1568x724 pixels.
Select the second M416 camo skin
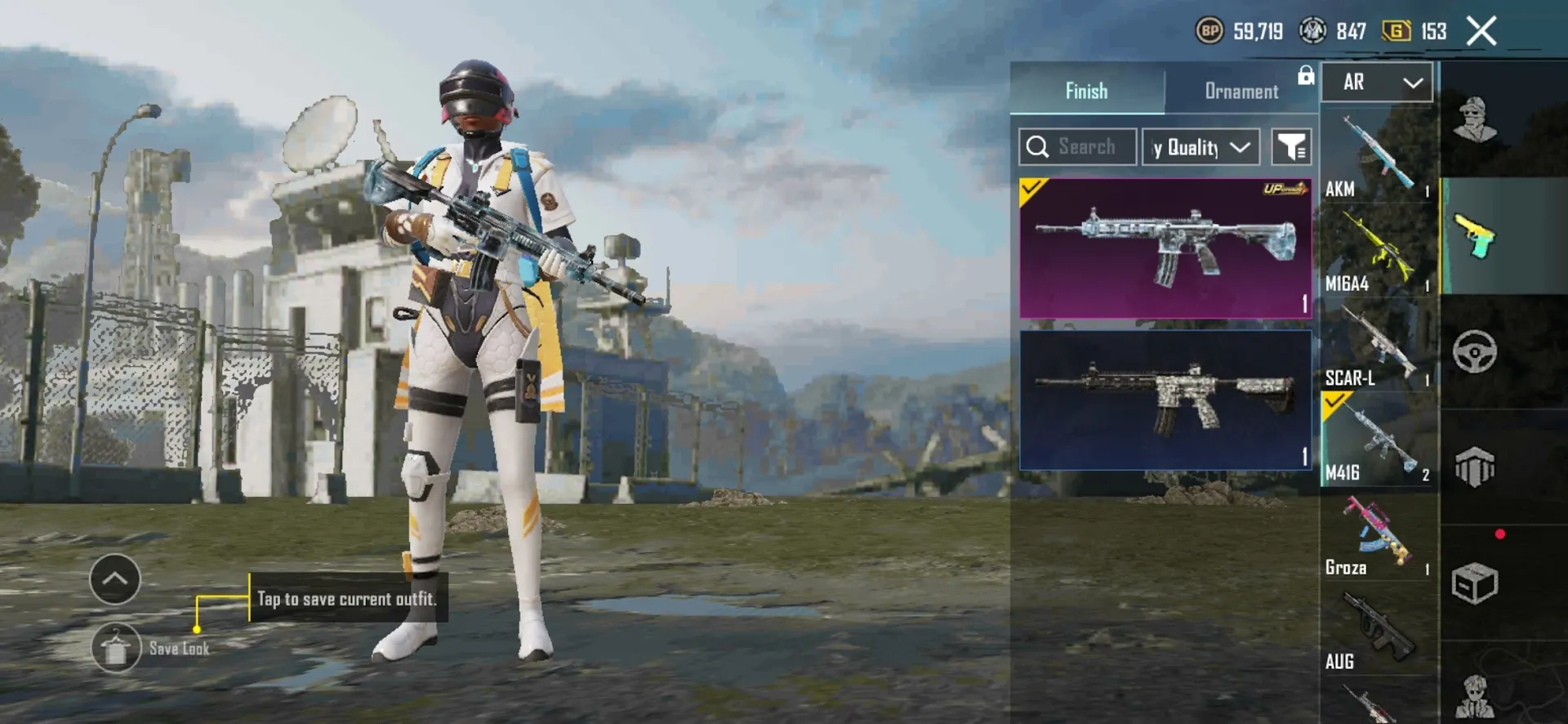(1165, 400)
